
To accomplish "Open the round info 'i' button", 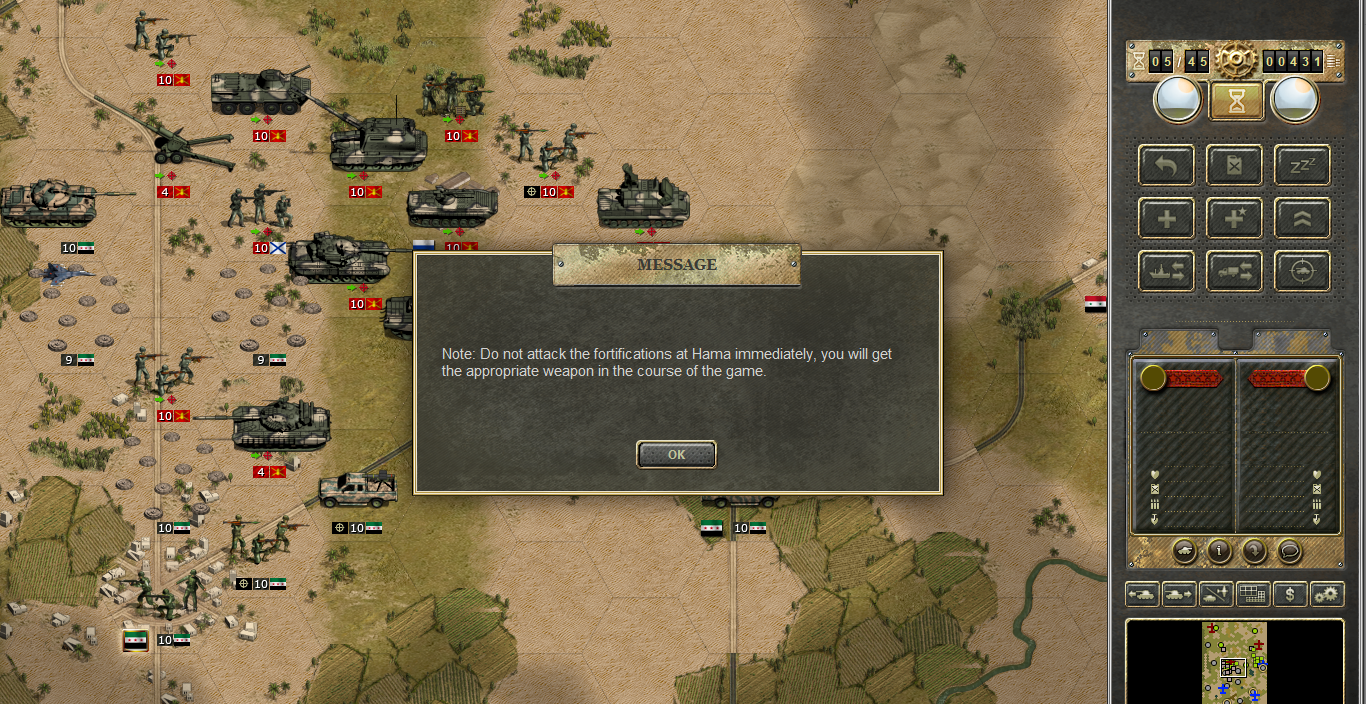I will (1219, 550).
